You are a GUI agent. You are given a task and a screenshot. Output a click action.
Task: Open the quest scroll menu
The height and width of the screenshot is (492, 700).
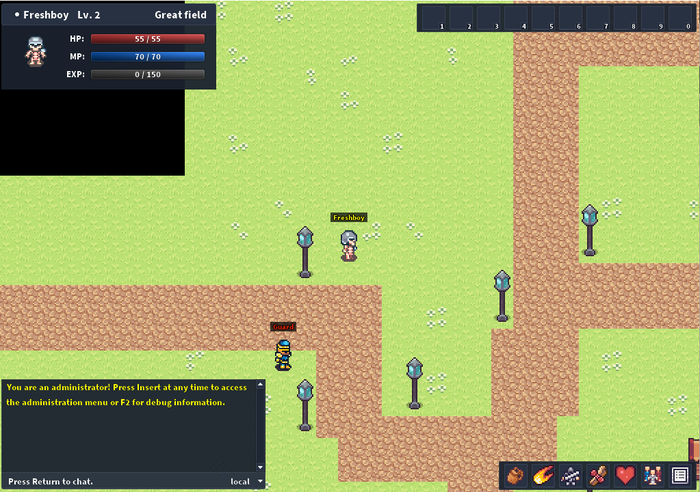(x=598, y=475)
